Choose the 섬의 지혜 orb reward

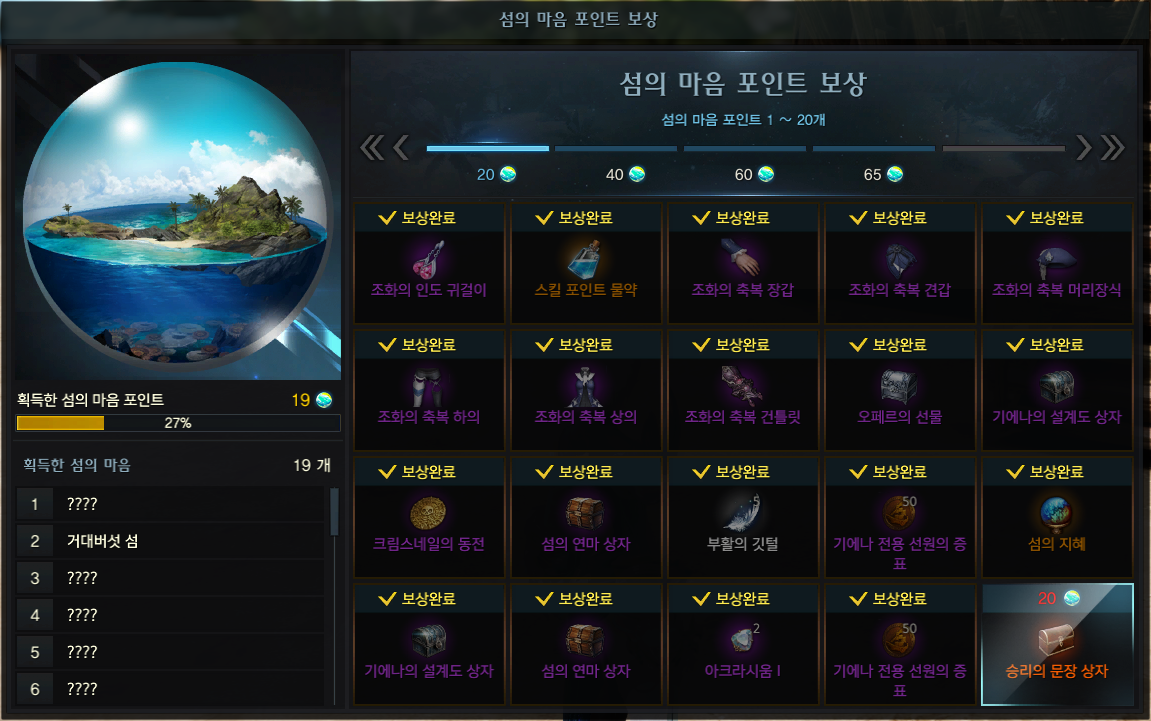pyautogui.click(x=1057, y=518)
